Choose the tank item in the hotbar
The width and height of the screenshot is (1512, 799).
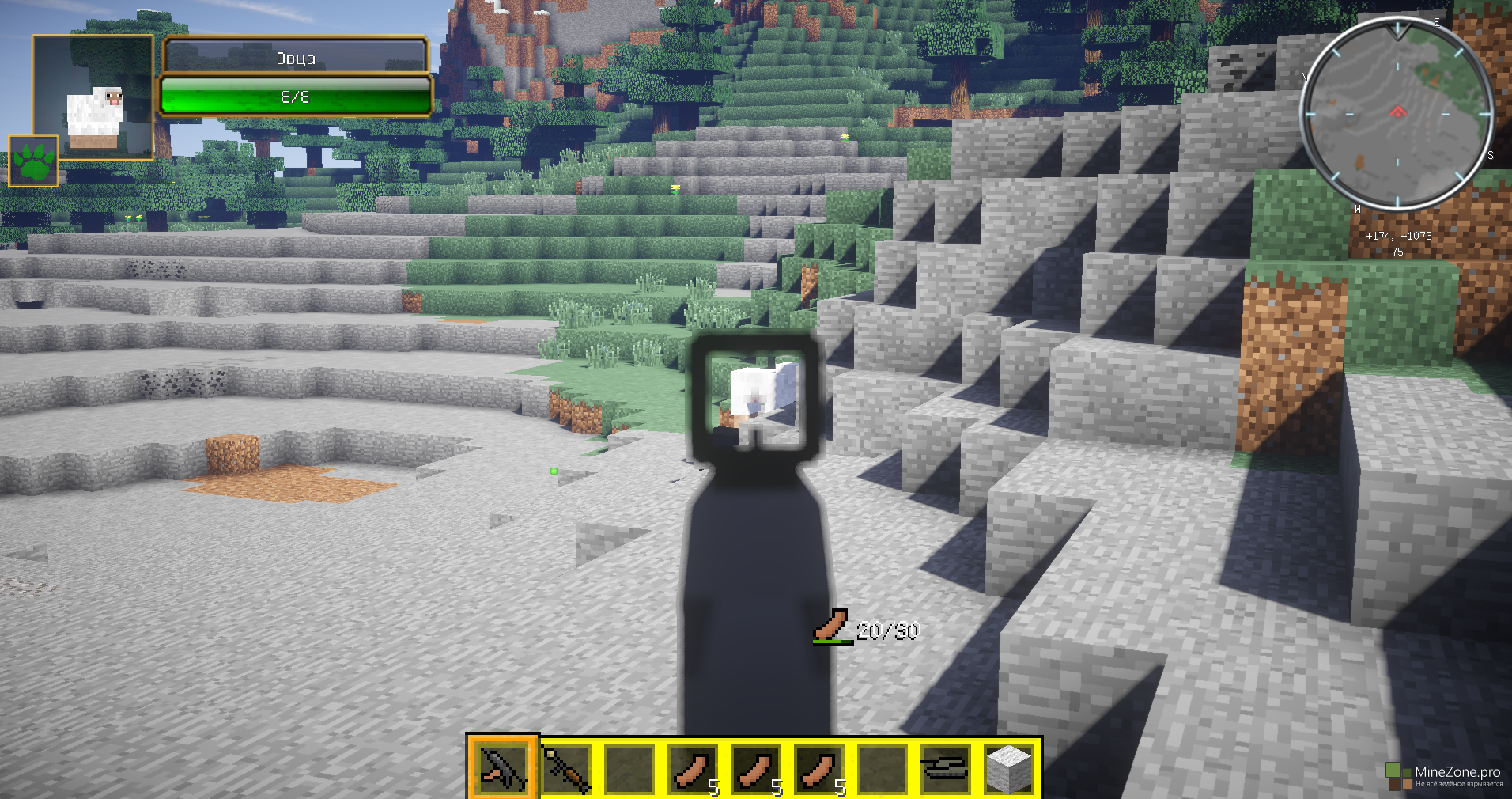(x=945, y=767)
